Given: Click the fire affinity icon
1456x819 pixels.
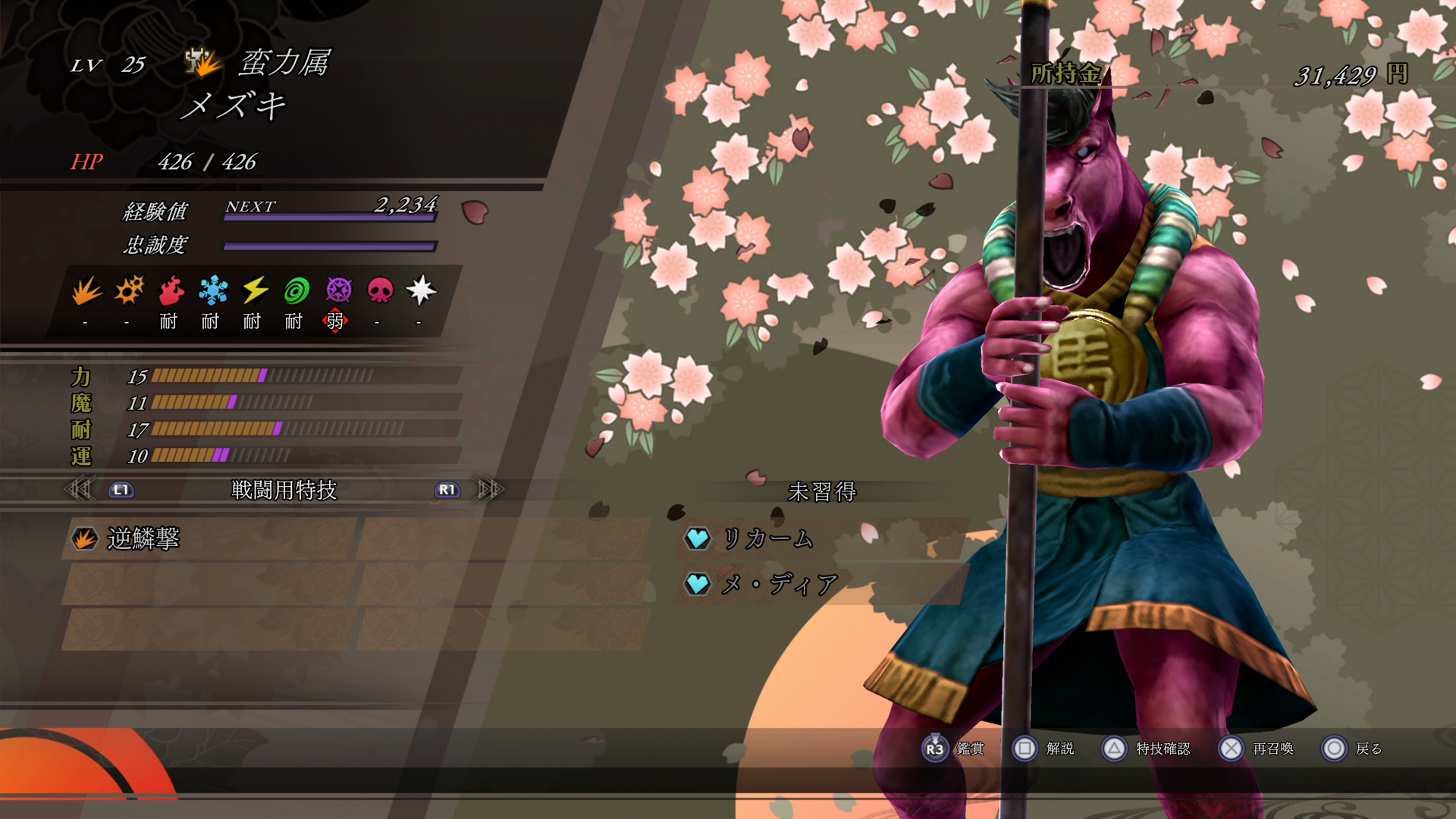Looking at the screenshot, I should (171, 290).
